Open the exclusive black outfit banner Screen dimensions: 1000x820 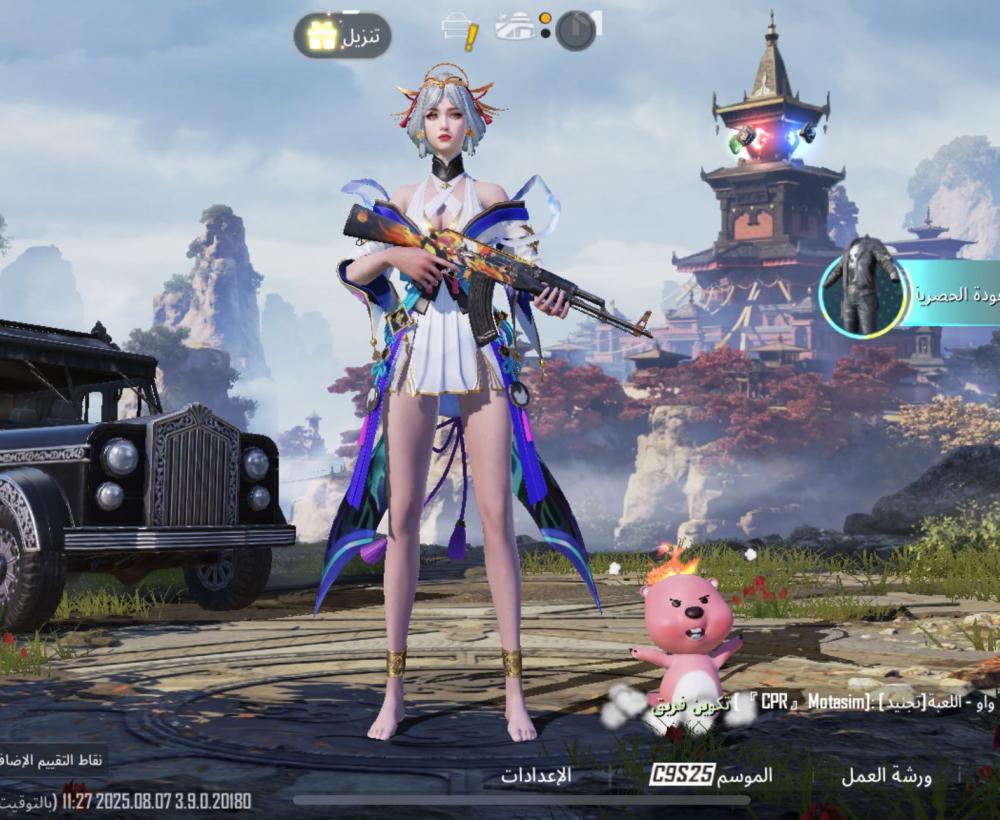point(910,293)
